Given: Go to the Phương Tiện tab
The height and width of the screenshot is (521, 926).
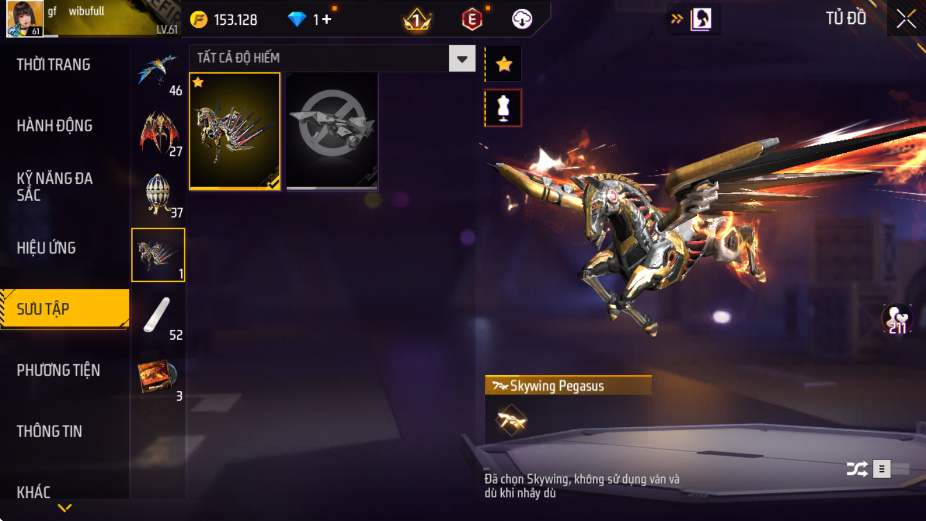Looking at the screenshot, I should pos(59,370).
